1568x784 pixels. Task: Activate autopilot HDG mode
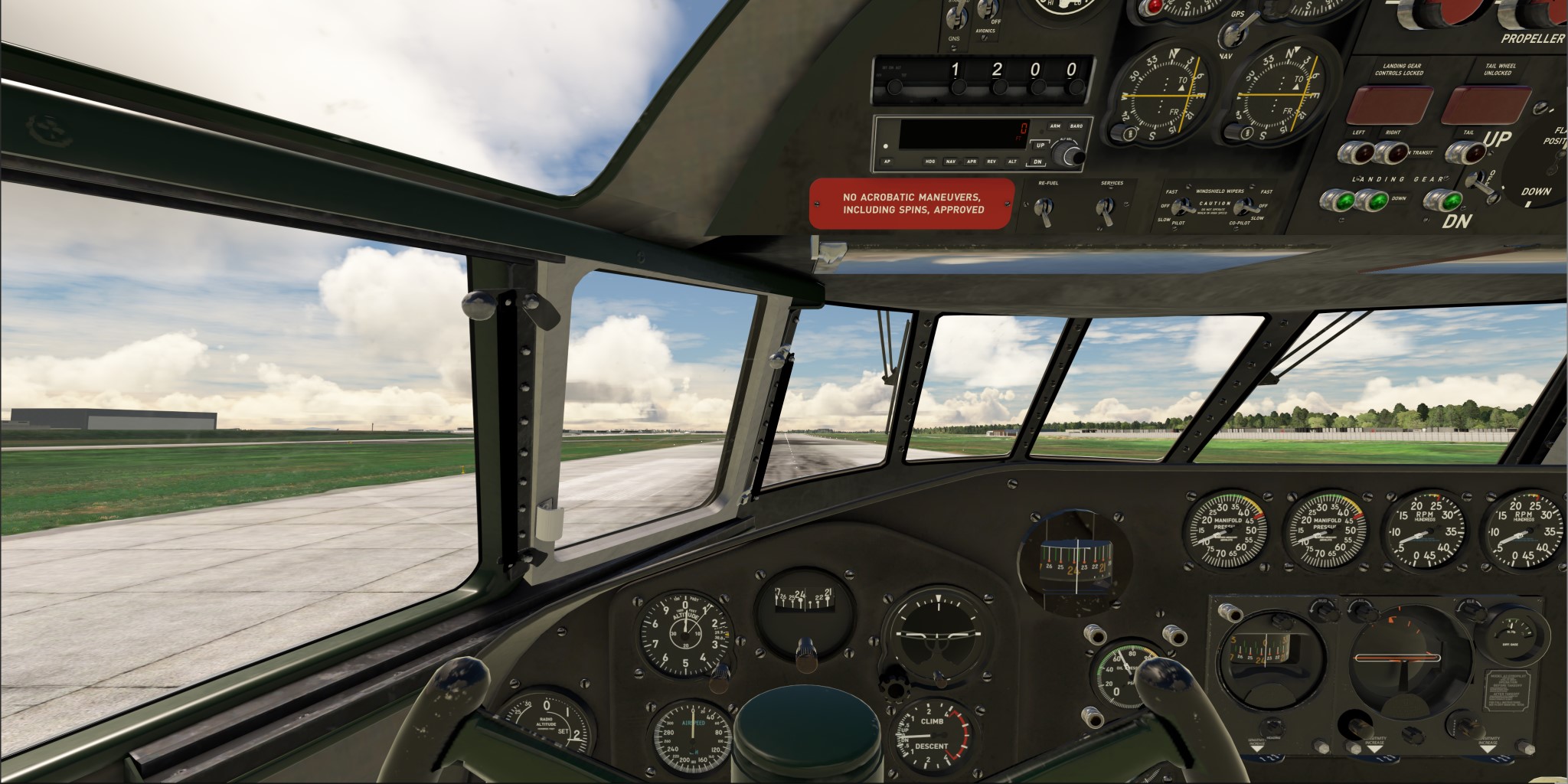tap(930, 162)
